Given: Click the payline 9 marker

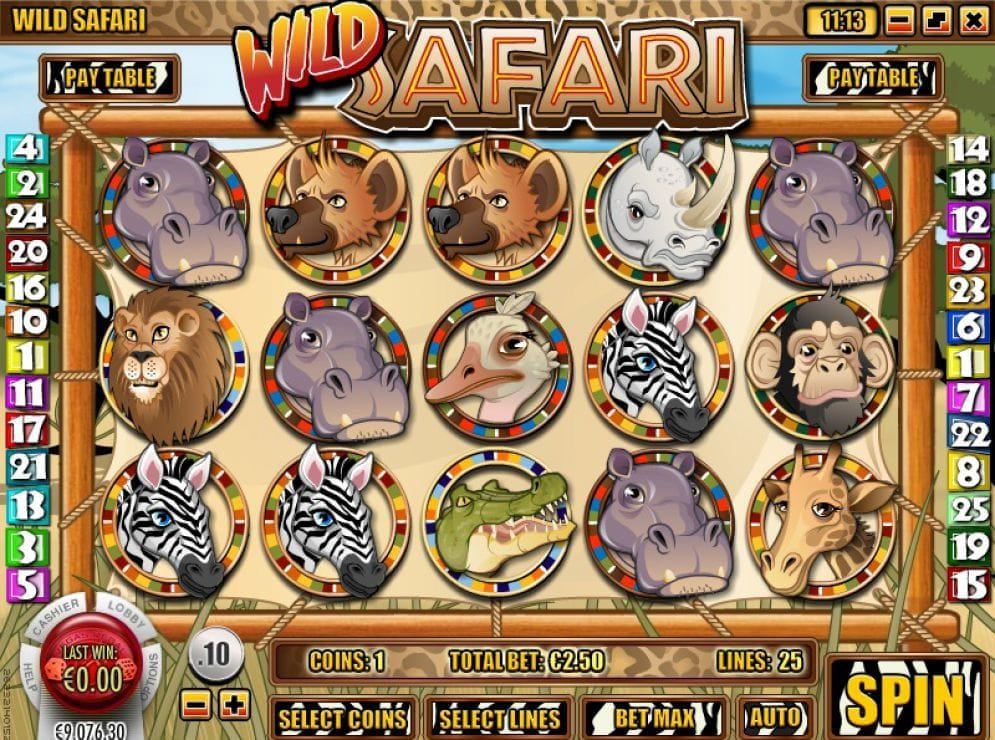Looking at the screenshot, I should (x=968, y=256).
